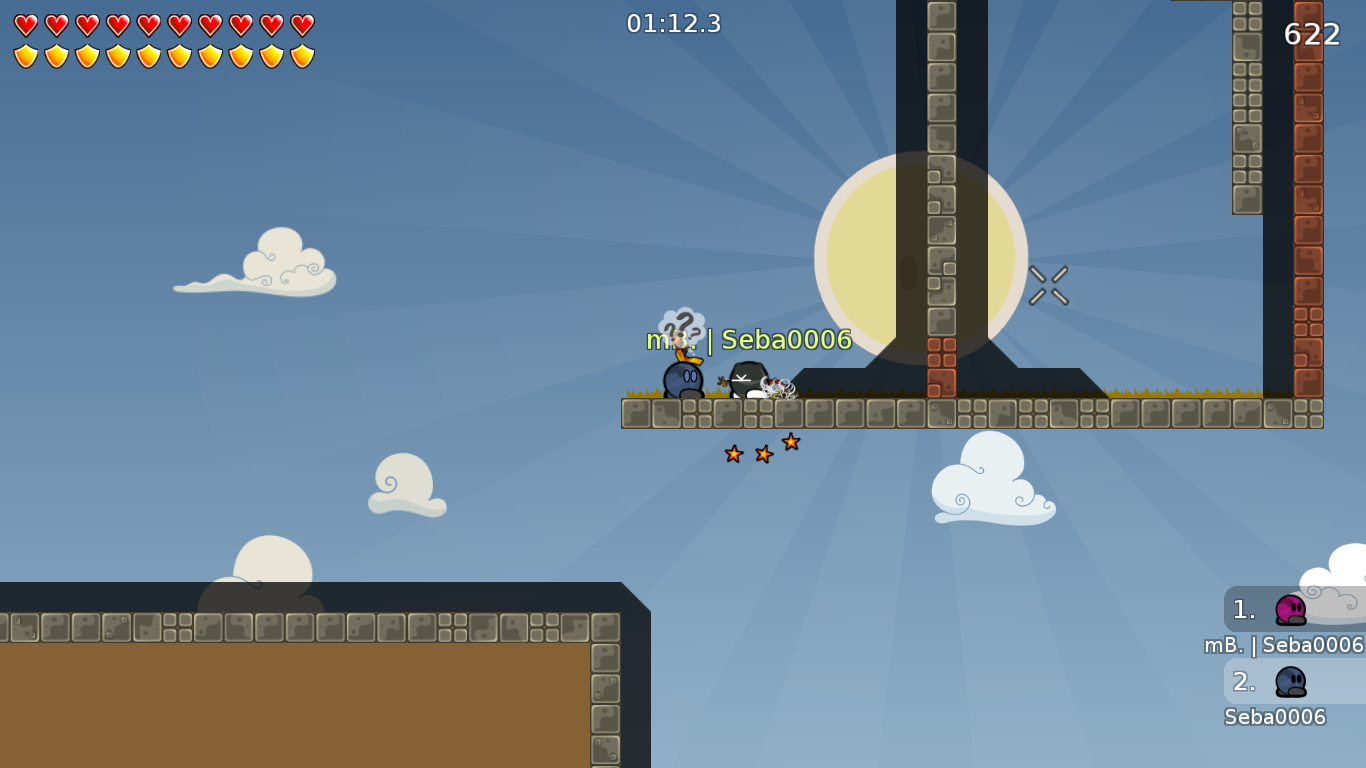1366x768 pixels.
Task: Select the second-place blue tee score entry
Action: coord(1290,681)
